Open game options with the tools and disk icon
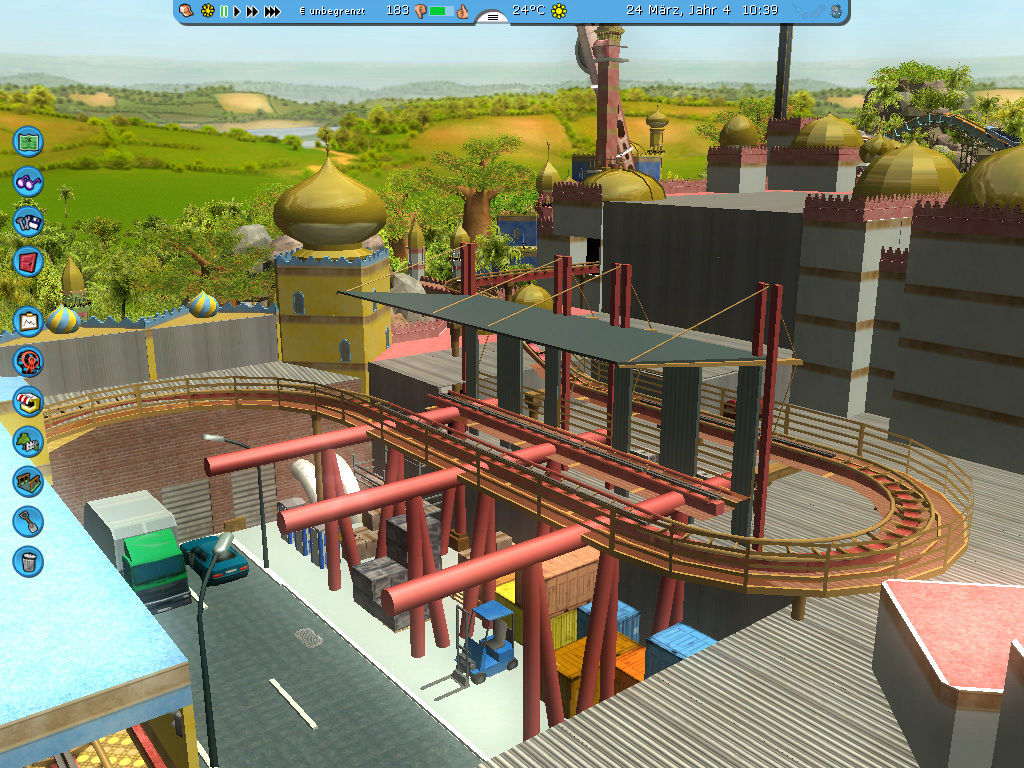Screen dimensions: 1024x768 [x=28, y=221]
